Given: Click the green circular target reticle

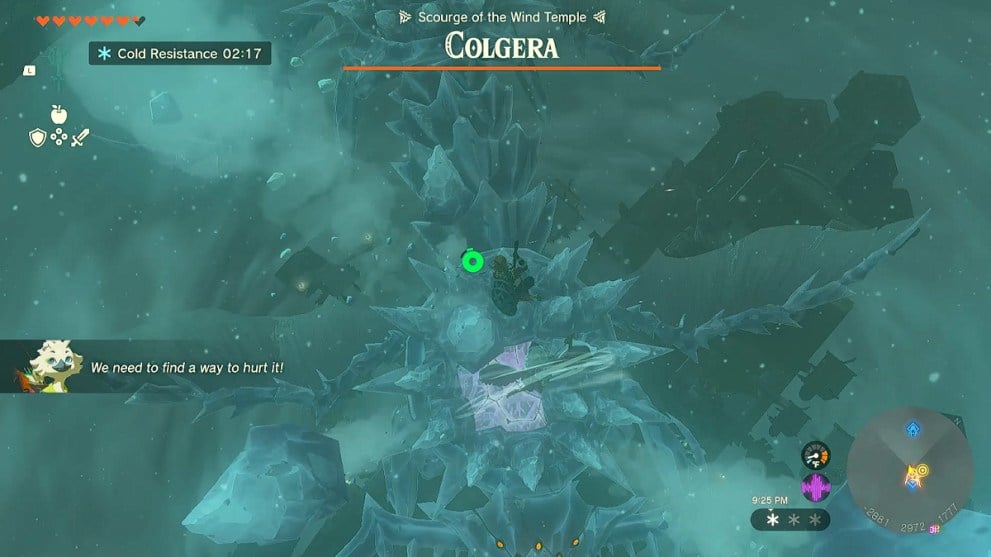Looking at the screenshot, I should tap(471, 262).
